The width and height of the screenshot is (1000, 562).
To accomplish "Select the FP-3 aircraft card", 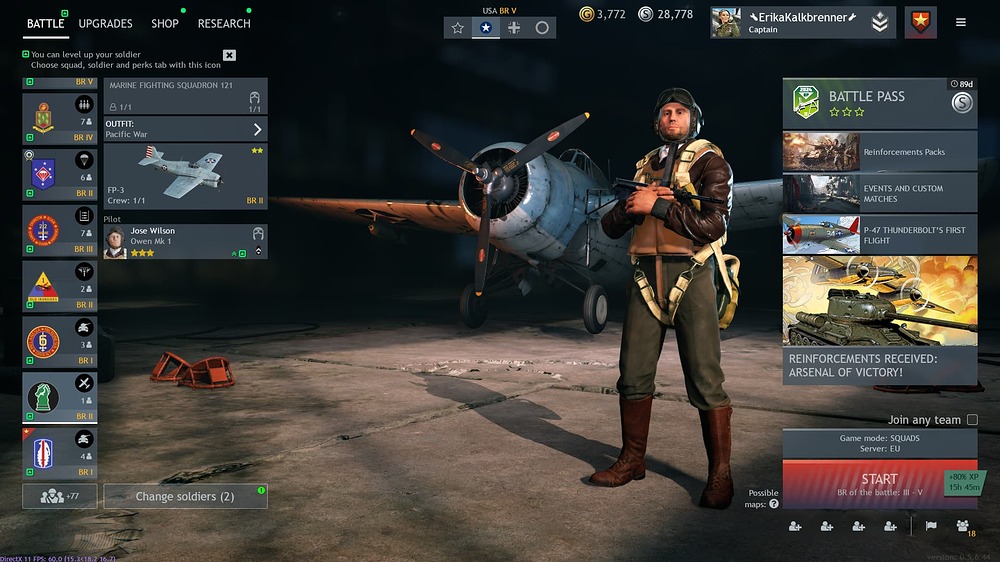I will 185,175.
